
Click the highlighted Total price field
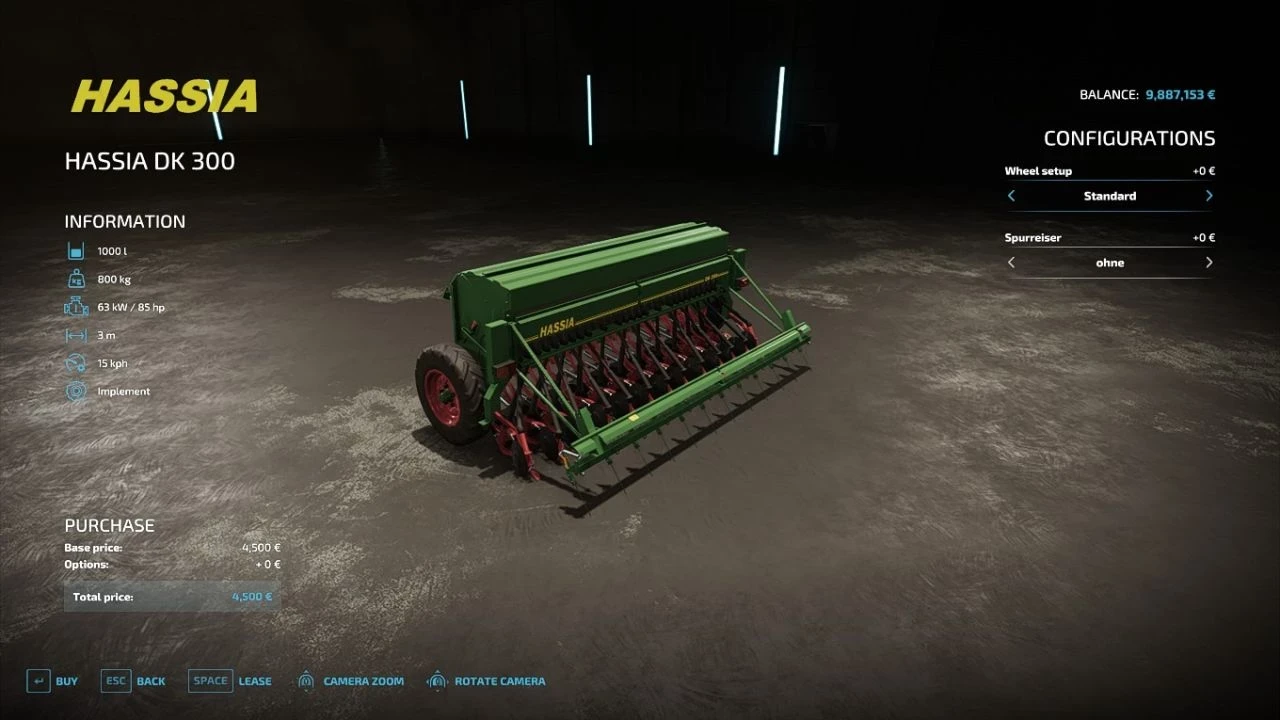(x=171, y=595)
